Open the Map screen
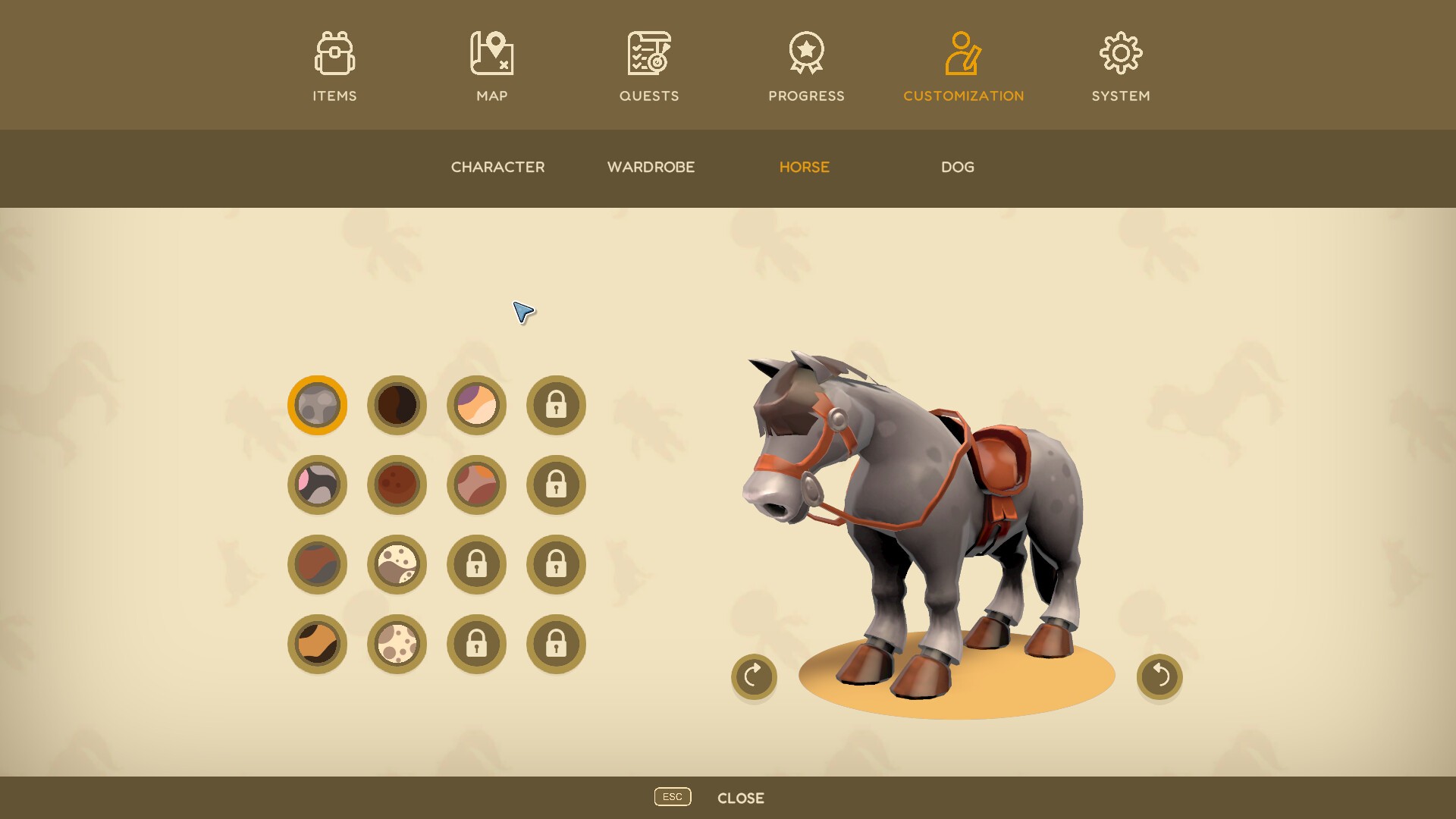 pos(491,66)
